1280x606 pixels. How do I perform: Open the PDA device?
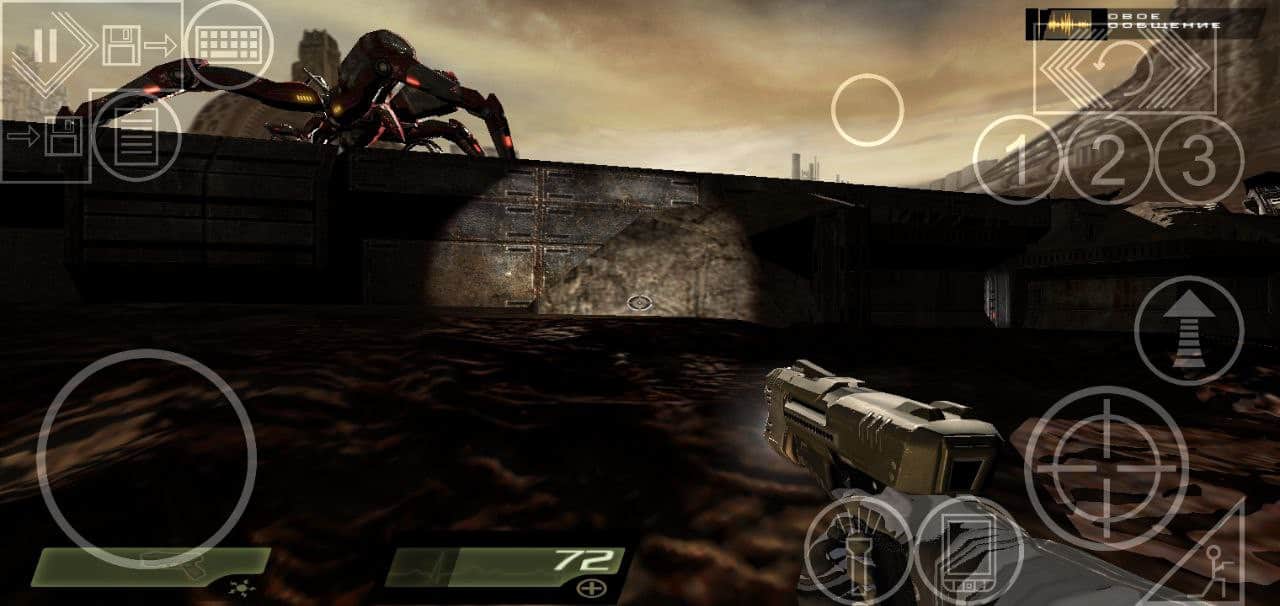tap(968, 552)
